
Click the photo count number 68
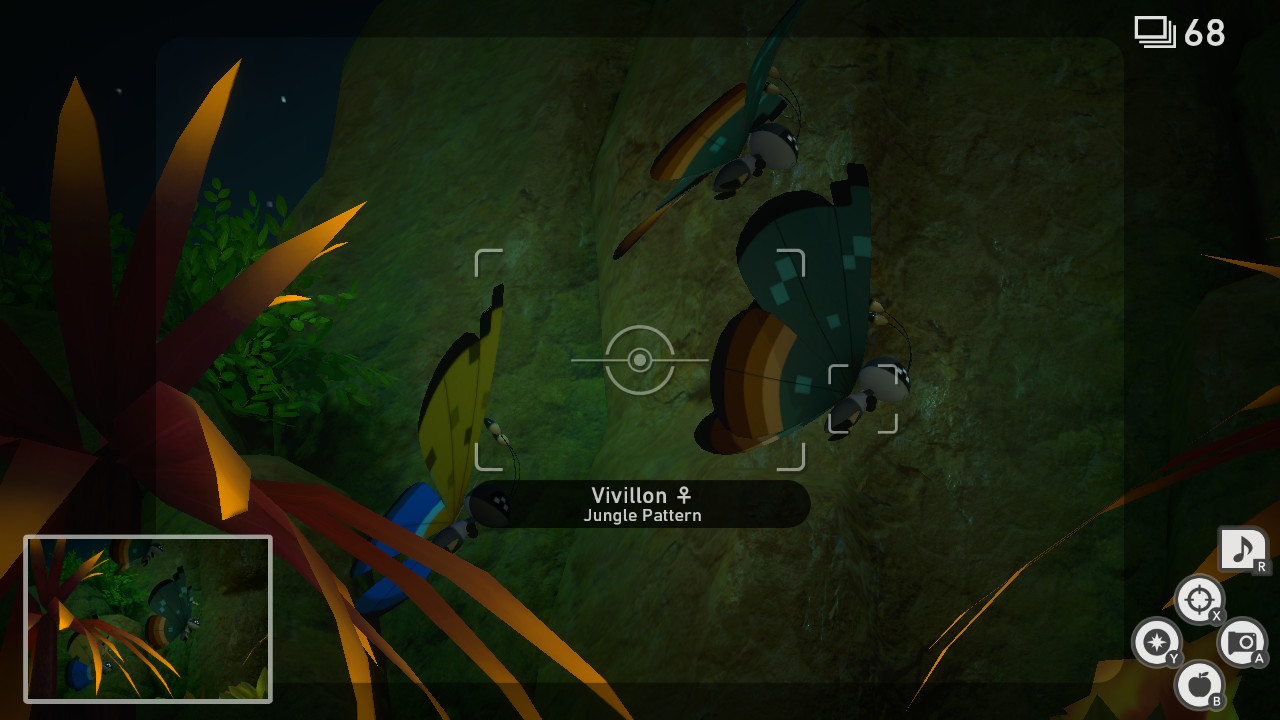click(x=1204, y=33)
